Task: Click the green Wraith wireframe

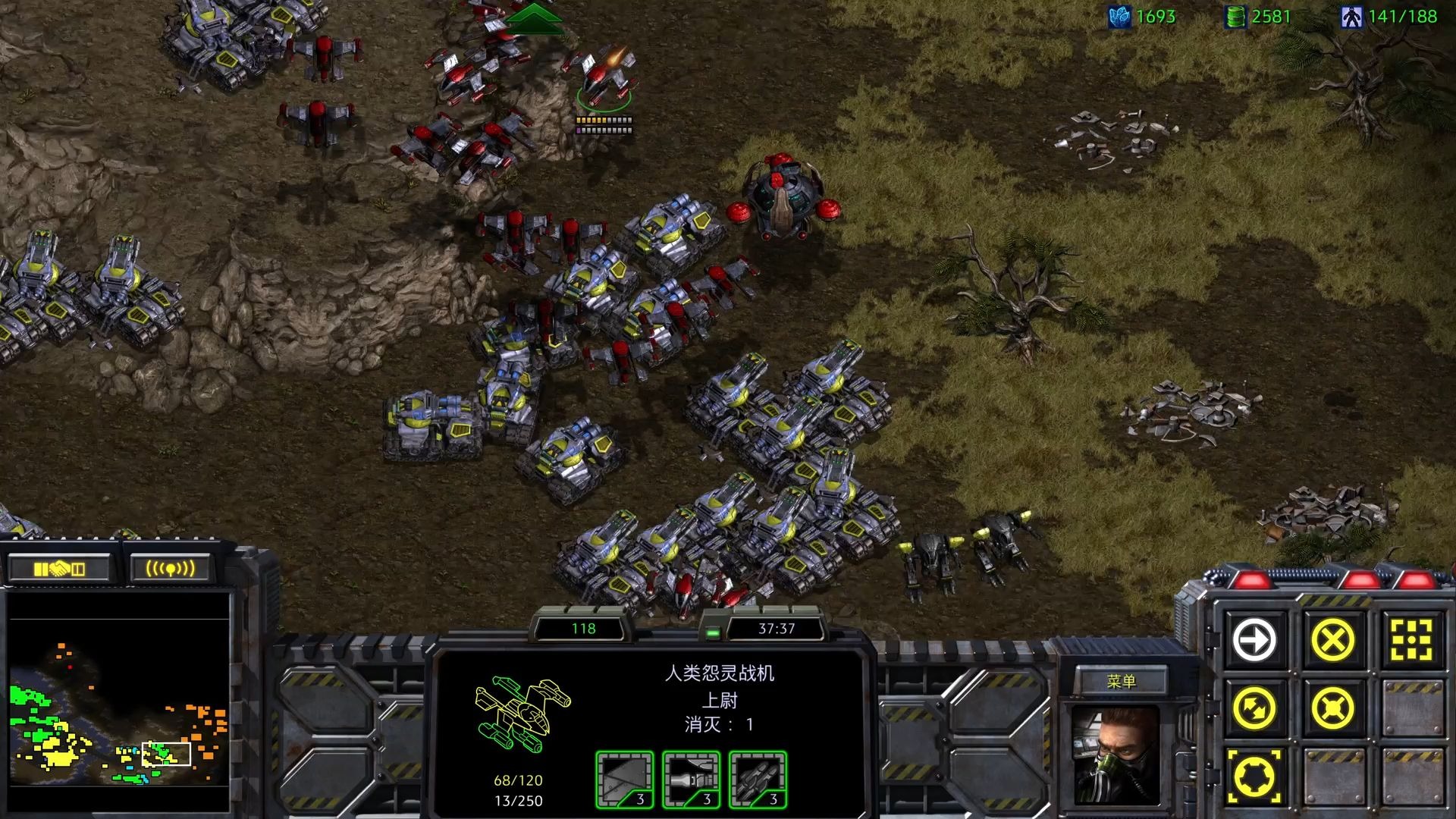Action: coord(522,713)
